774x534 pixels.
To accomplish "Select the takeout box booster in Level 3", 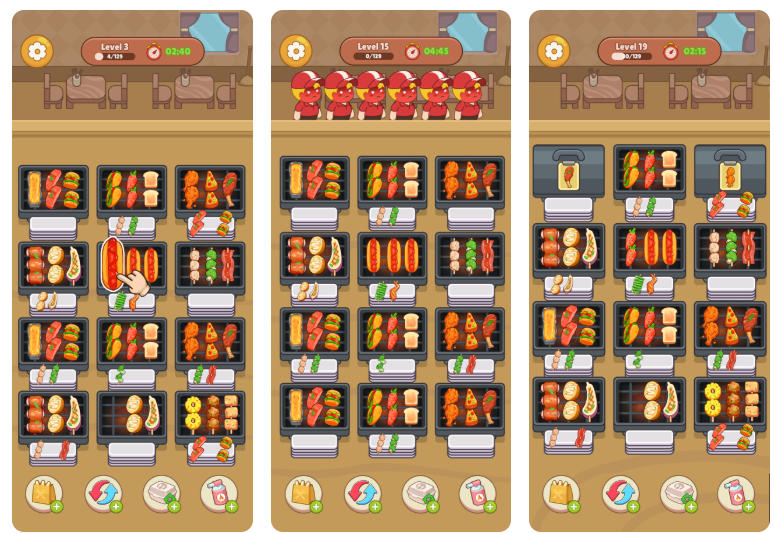I will click(x=160, y=492).
